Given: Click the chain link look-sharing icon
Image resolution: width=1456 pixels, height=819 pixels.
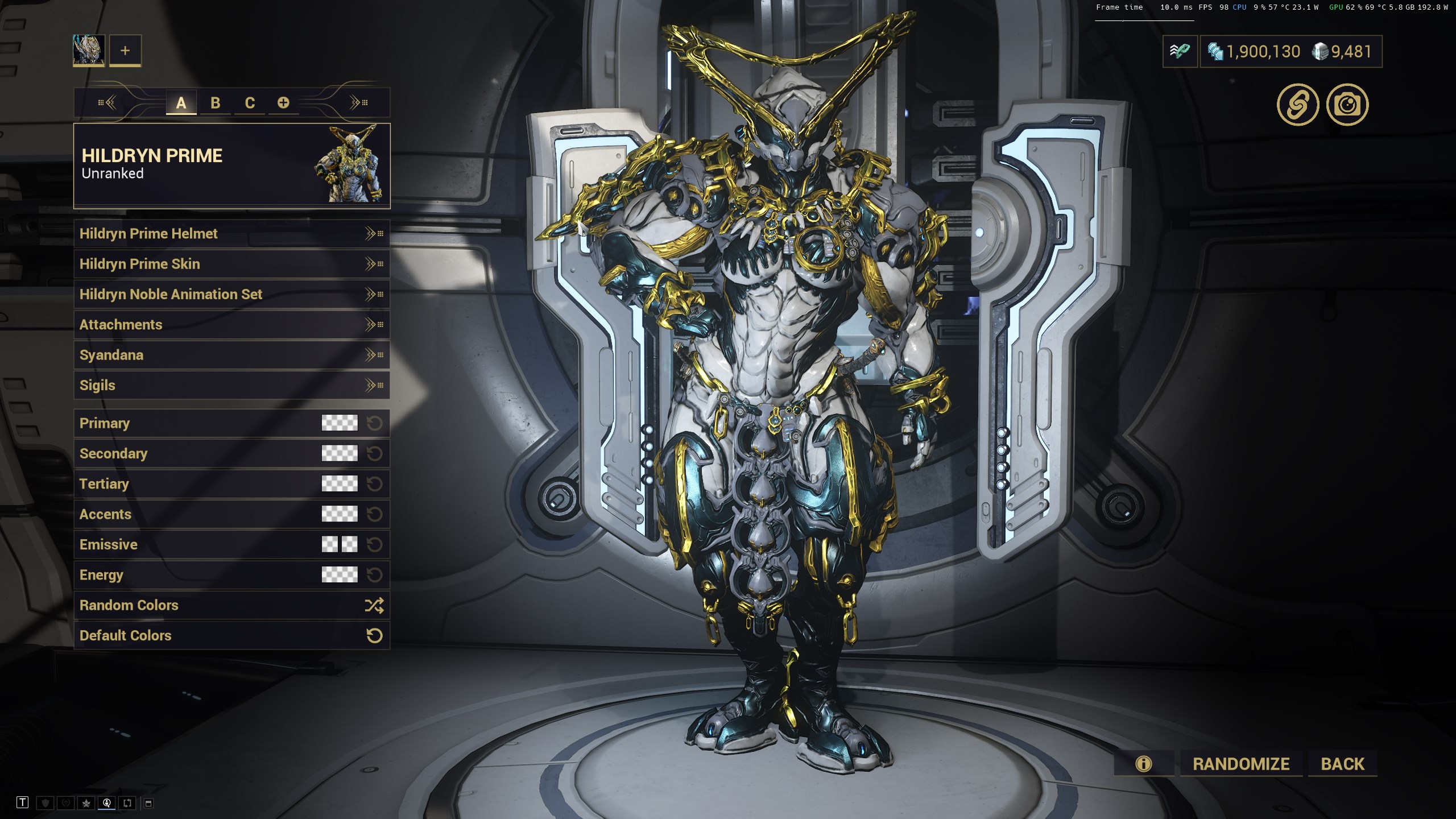Looking at the screenshot, I should (1298, 105).
